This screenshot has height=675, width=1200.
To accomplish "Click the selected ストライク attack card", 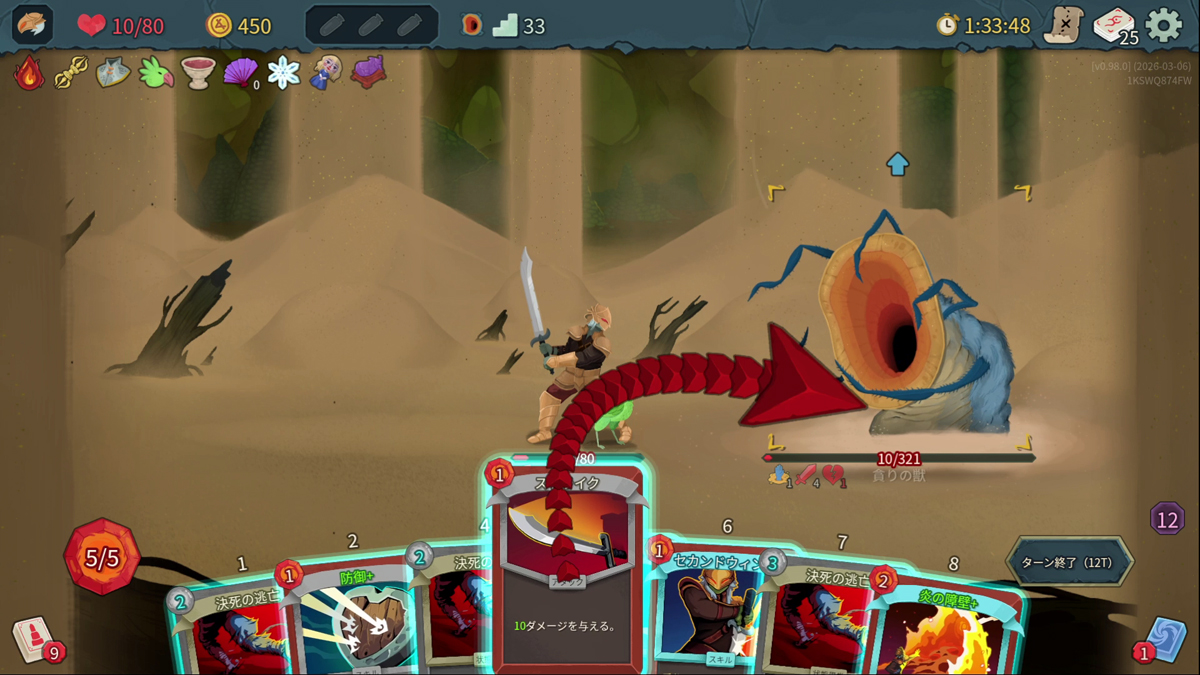I will (x=568, y=580).
